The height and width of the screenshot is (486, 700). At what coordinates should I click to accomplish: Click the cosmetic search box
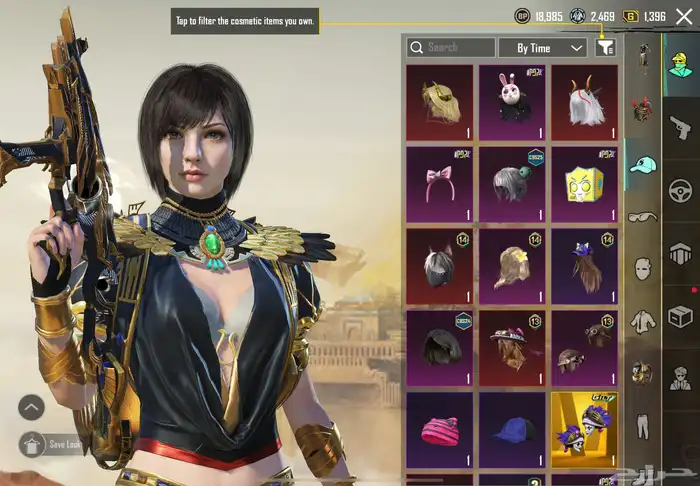pyautogui.click(x=451, y=47)
